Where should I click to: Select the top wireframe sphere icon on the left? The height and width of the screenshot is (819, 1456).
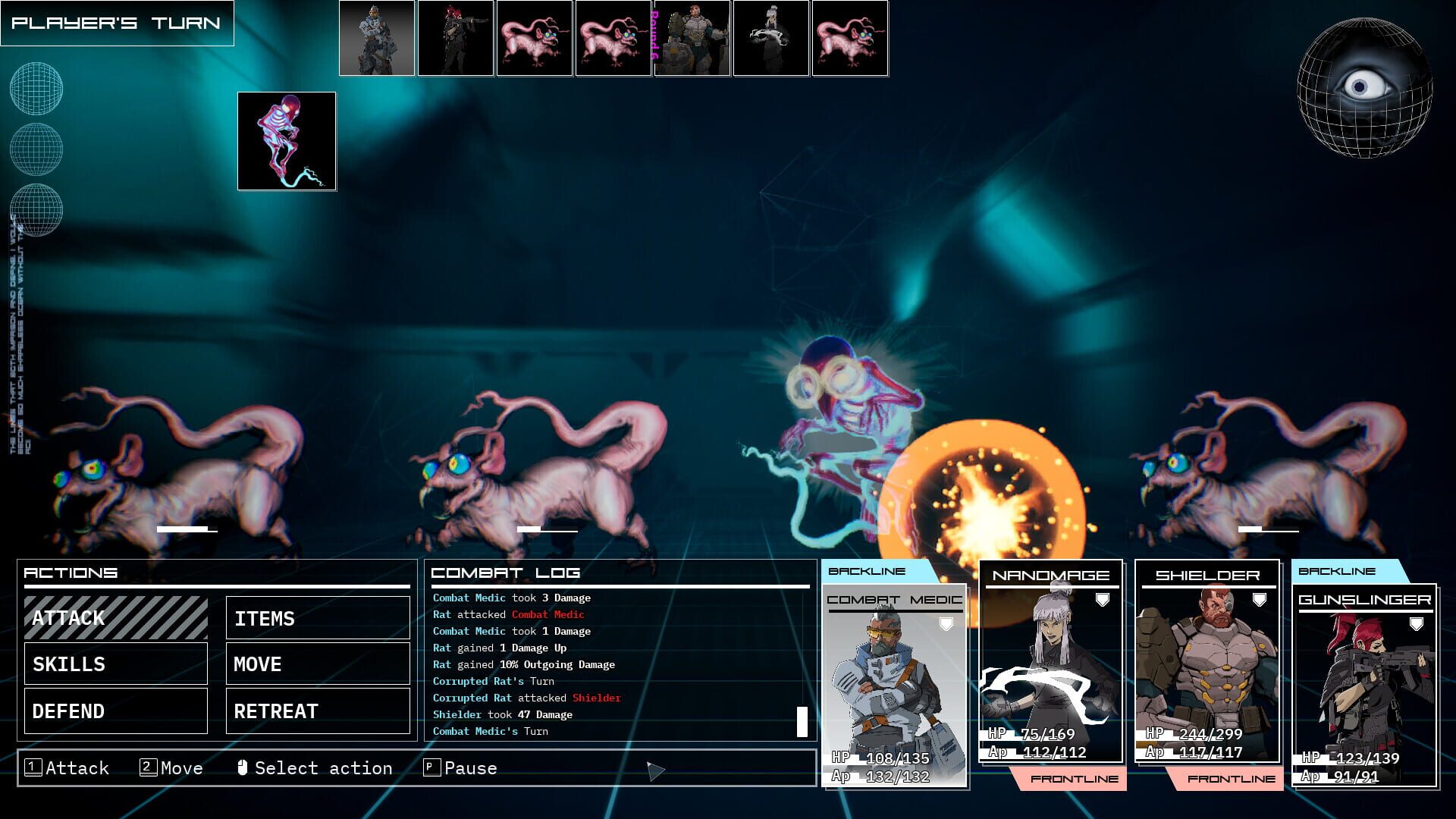pos(36,89)
